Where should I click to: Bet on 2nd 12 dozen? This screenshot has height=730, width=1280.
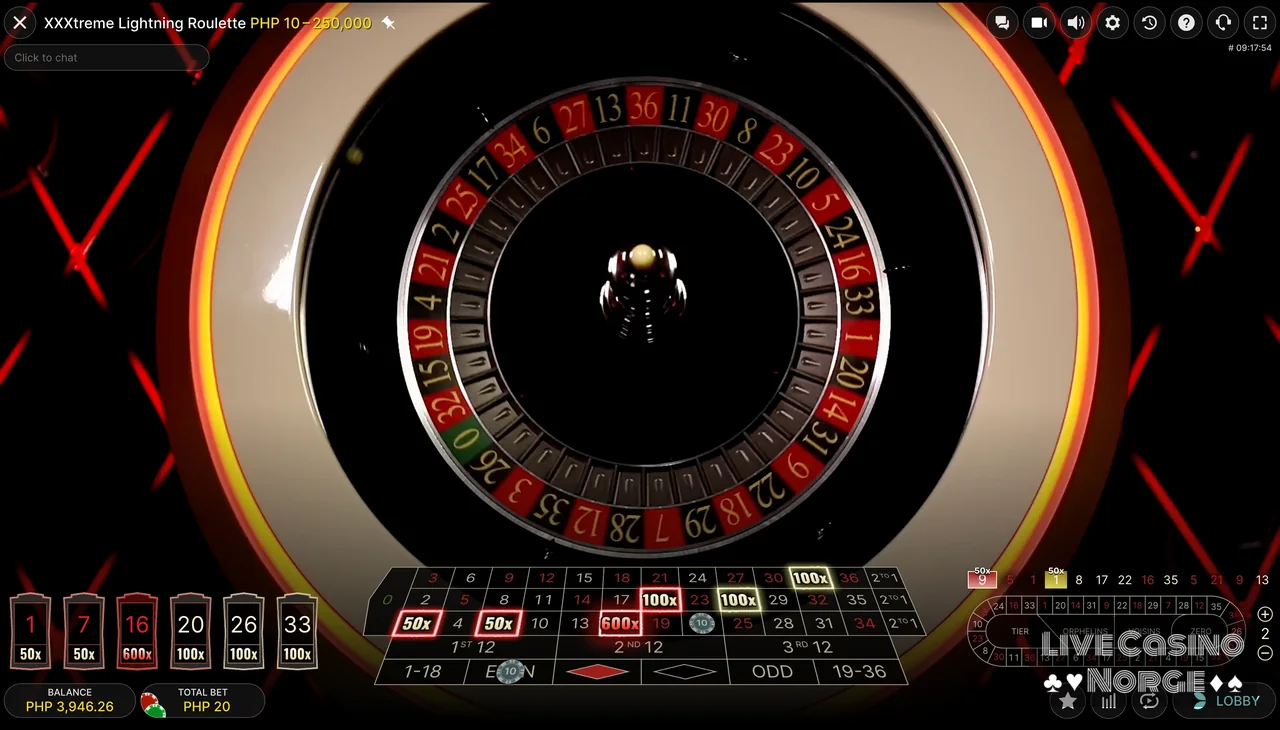(x=641, y=646)
